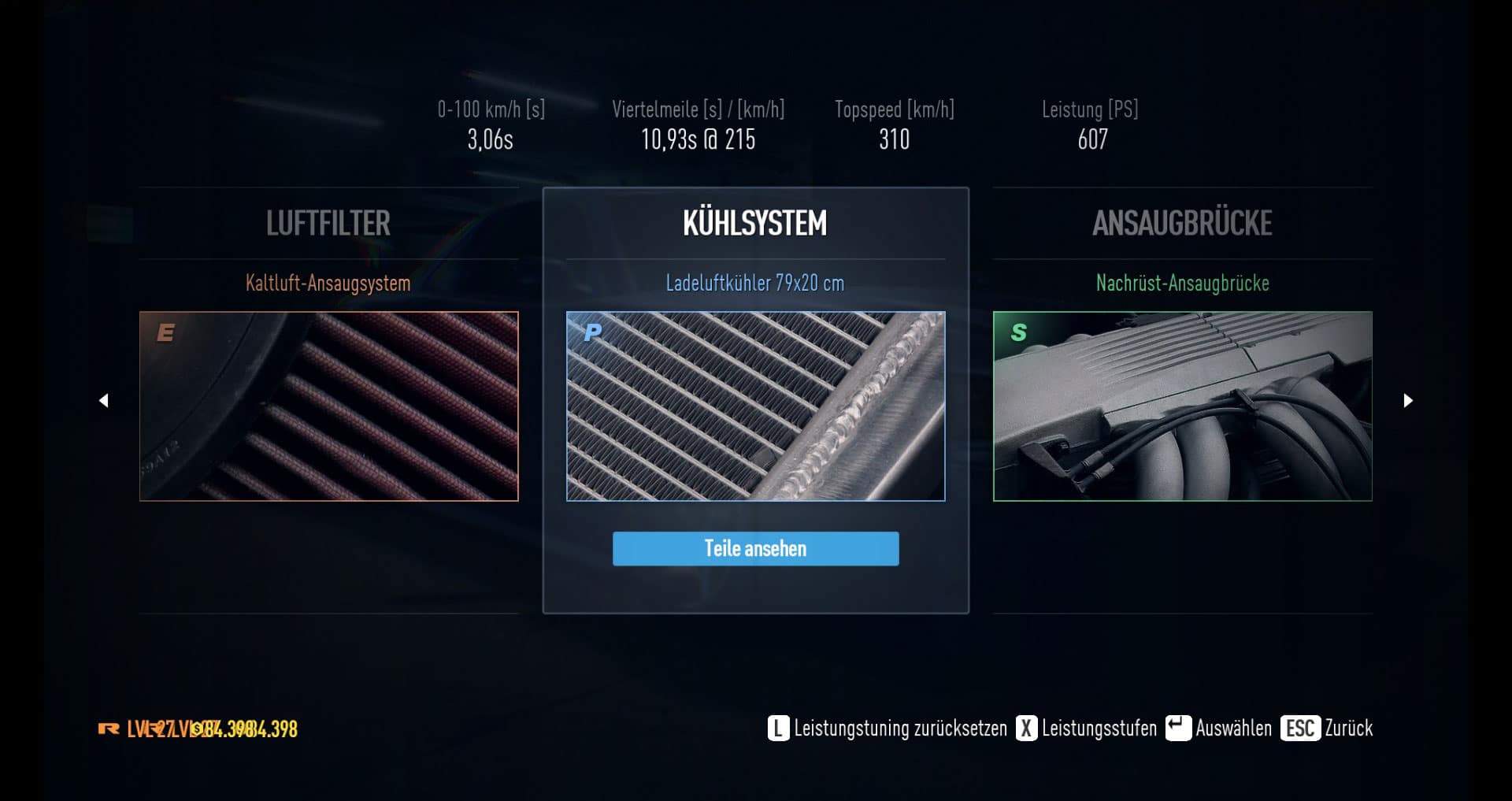The height and width of the screenshot is (801, 1512).
Task: Click the Teile ansehen button
Action: pos(755,548)
